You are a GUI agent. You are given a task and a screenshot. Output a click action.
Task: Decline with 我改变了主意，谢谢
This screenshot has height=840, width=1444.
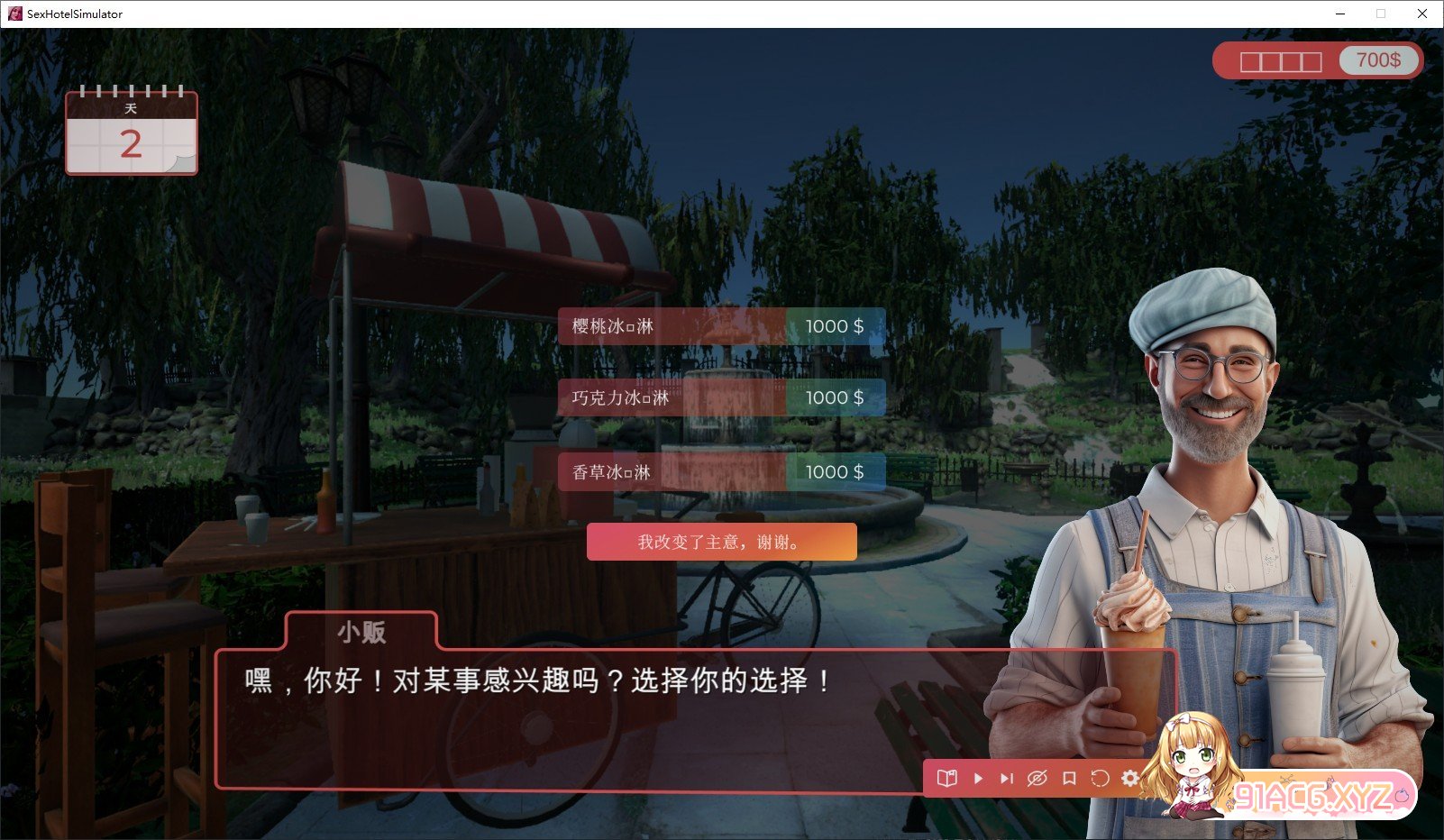click(721, 542)
